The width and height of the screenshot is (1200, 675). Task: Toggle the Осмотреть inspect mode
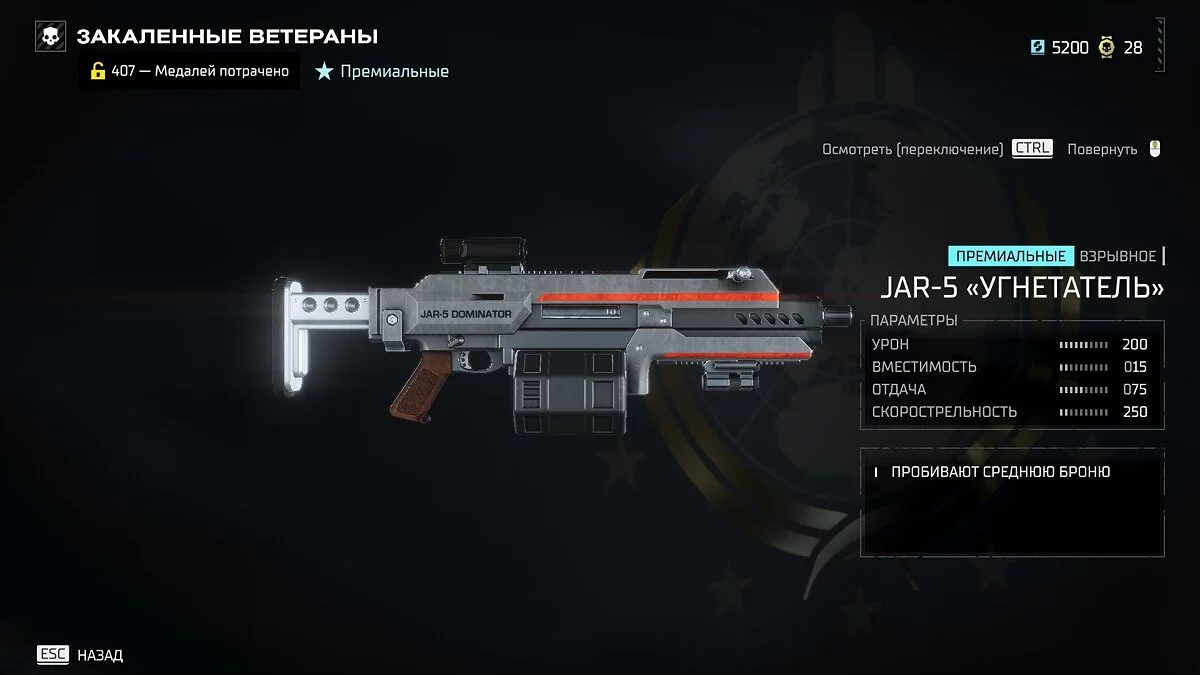pos(936,149)
